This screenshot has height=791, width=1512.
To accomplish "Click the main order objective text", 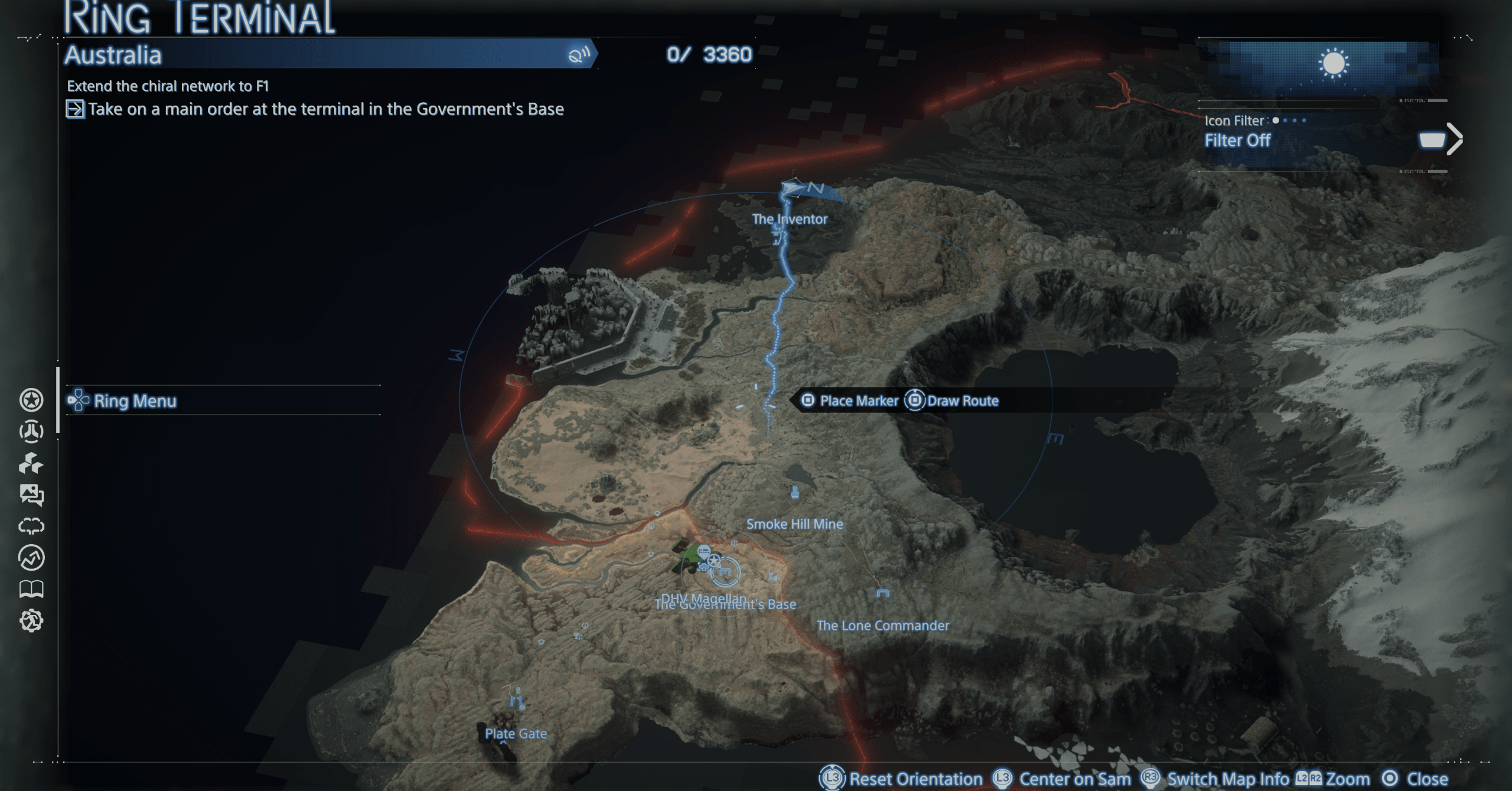I will point(325,109).
